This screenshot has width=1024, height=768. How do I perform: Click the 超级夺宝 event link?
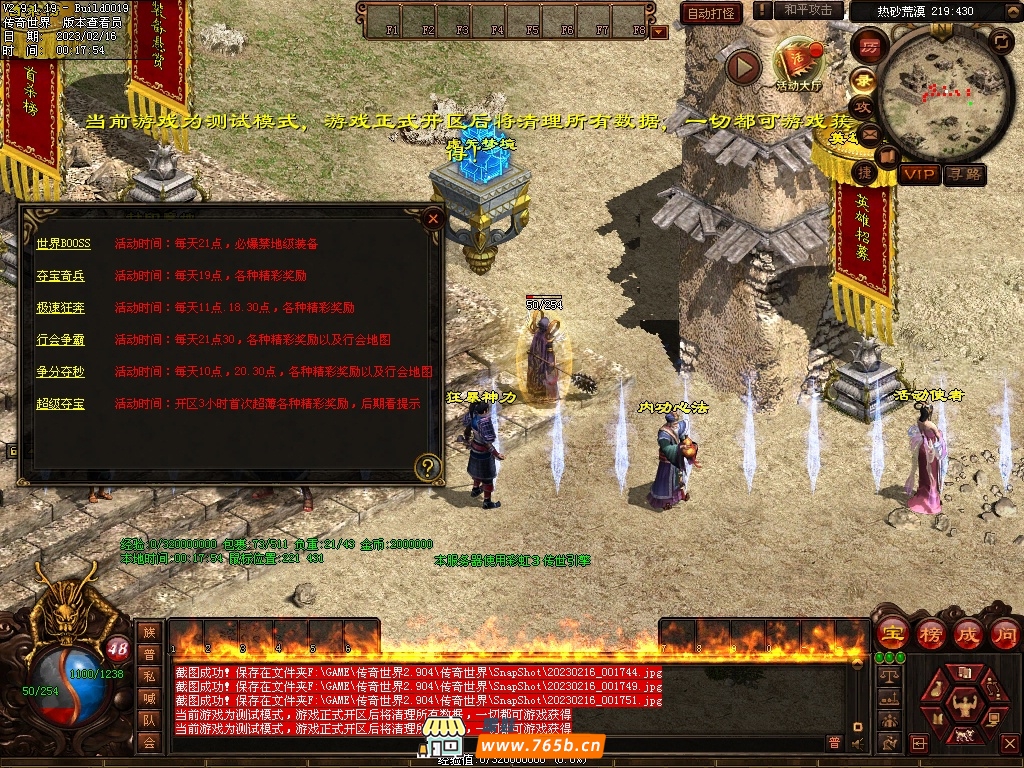61,403
